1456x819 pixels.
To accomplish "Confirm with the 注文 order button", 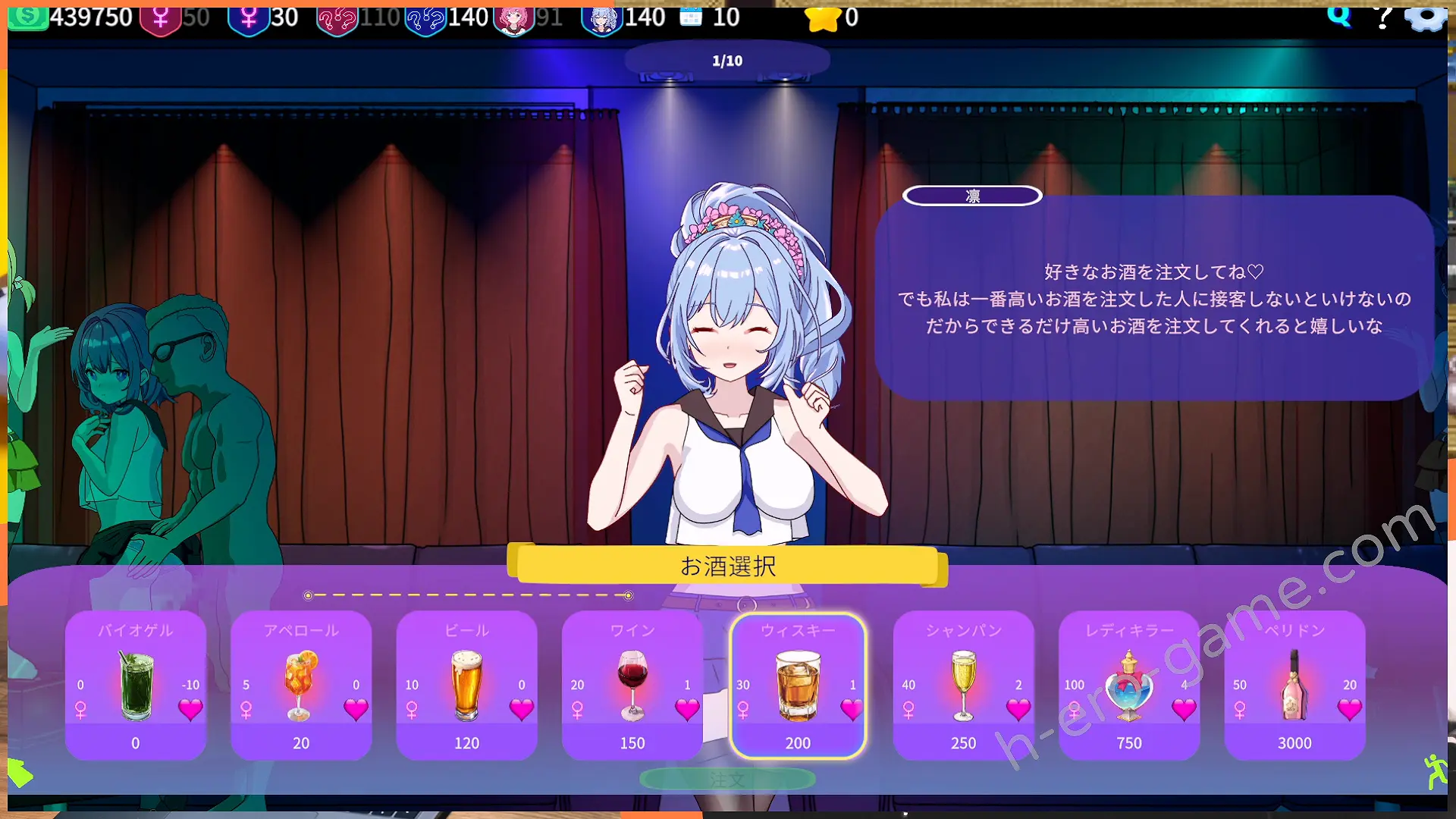I will click(727, 779).
